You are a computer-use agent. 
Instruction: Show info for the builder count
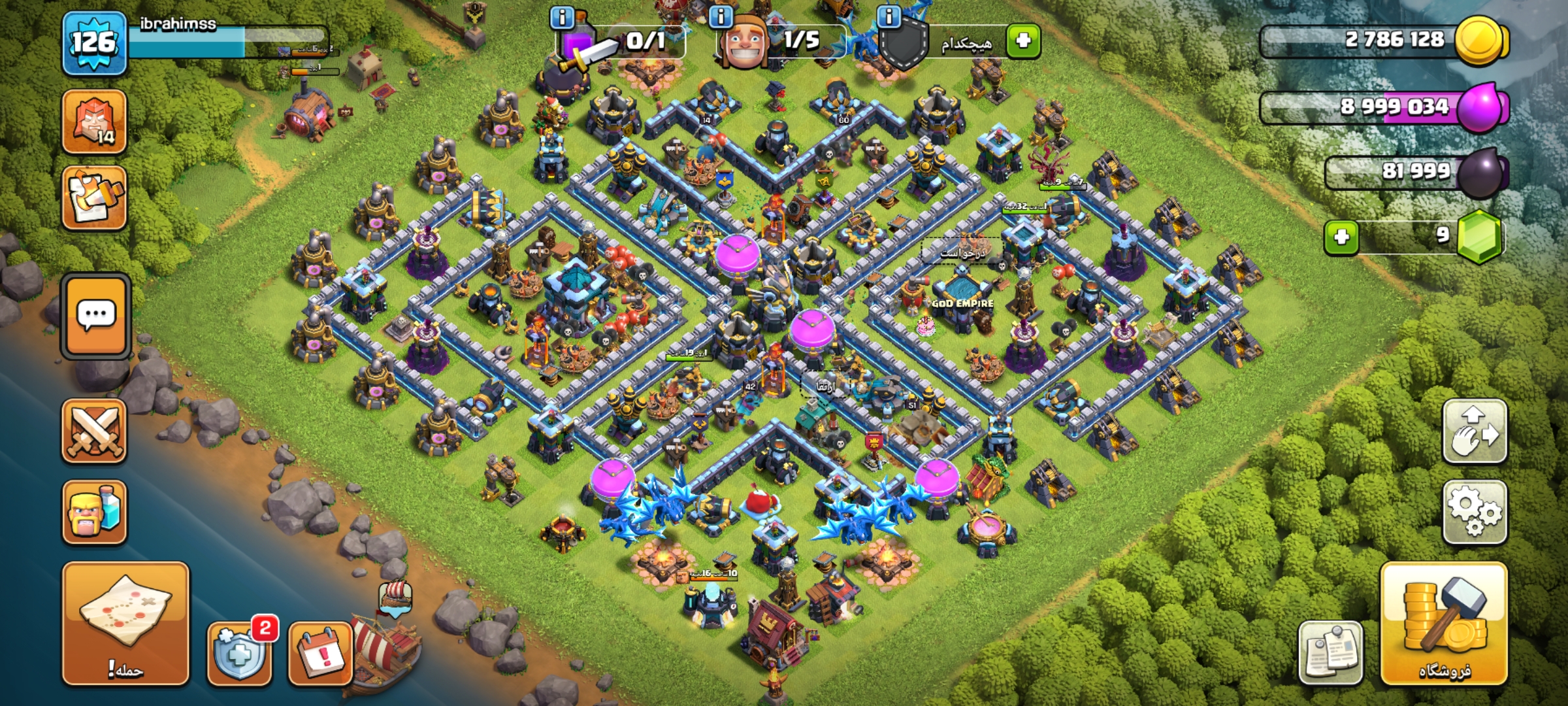[x=721, y=17]
